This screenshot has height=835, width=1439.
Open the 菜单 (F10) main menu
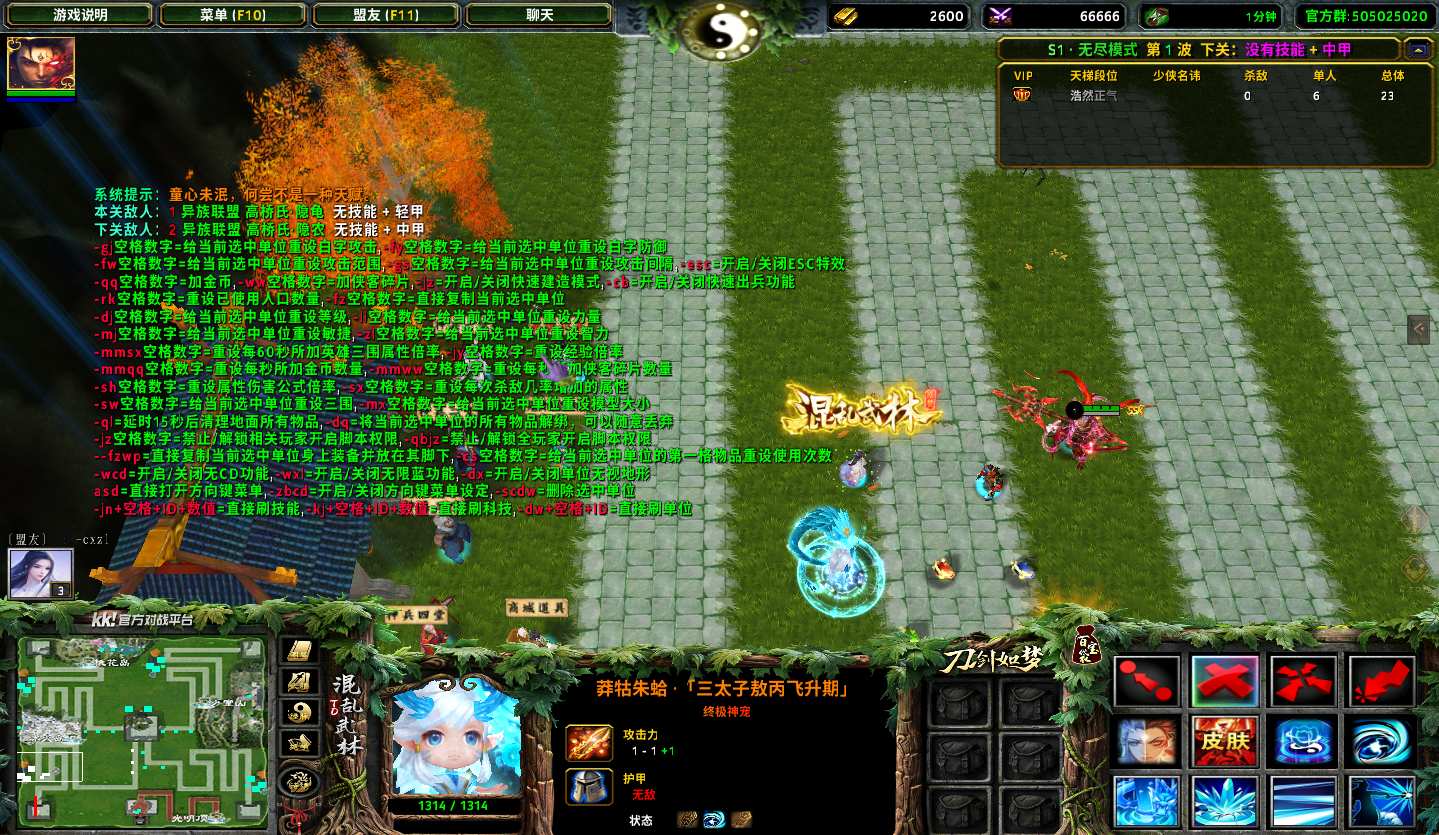click(232, 15)
